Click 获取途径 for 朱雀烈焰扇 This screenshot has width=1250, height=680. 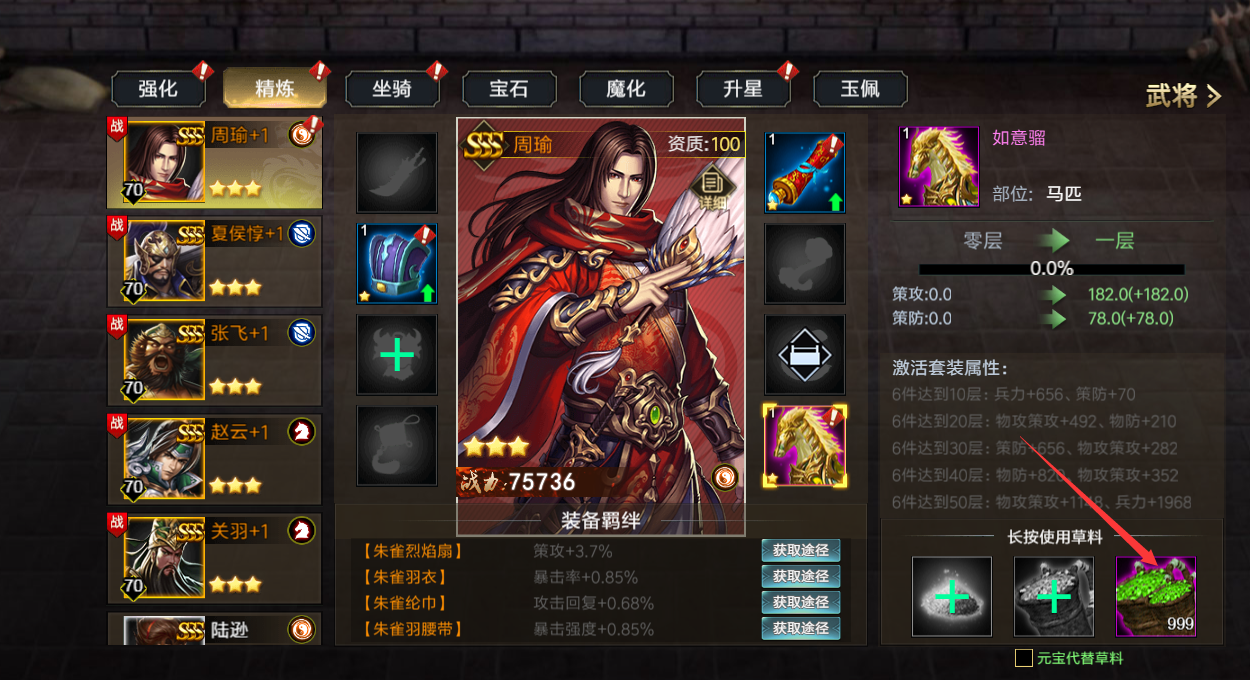point(800,550)
